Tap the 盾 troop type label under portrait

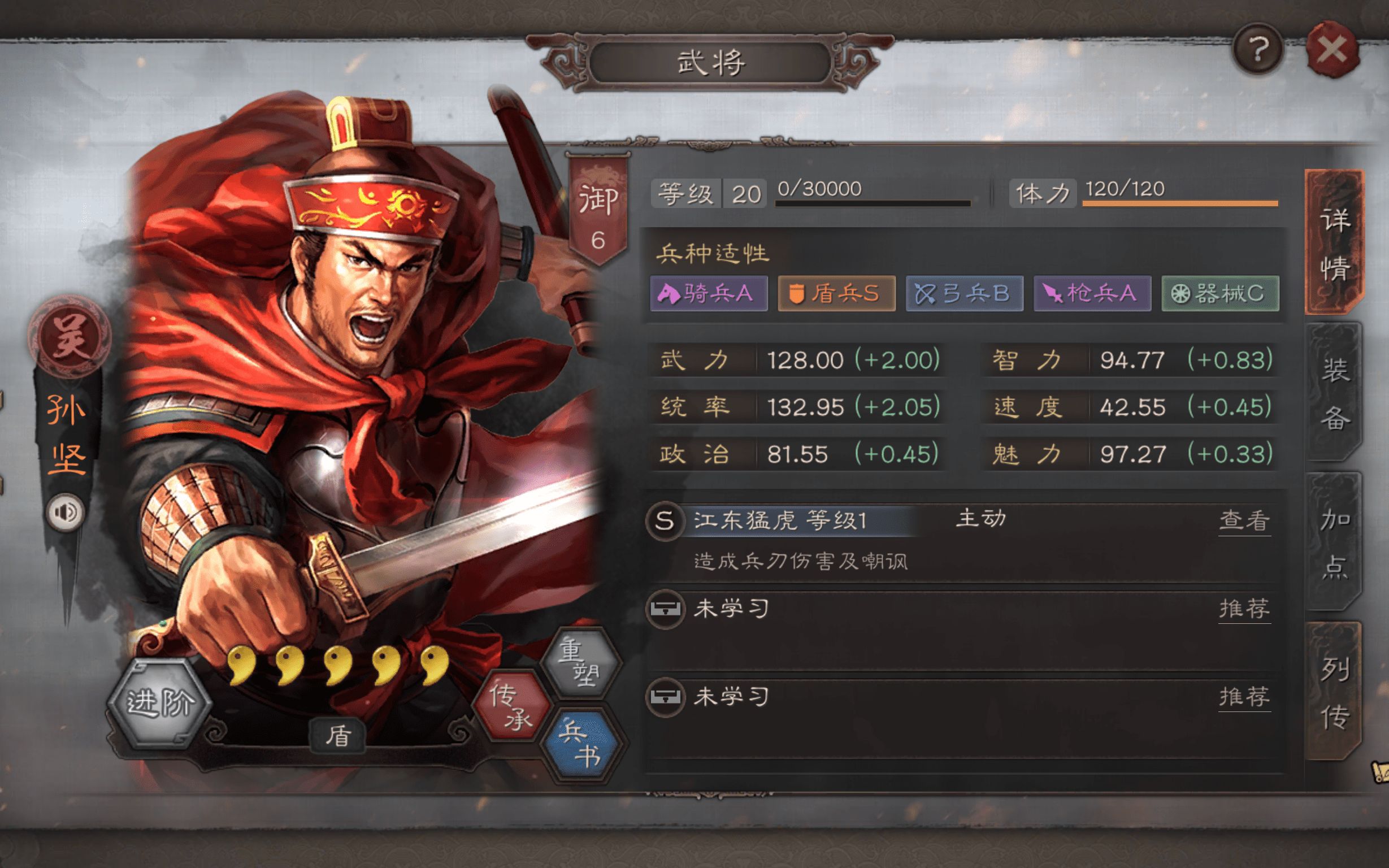(338, 735)
